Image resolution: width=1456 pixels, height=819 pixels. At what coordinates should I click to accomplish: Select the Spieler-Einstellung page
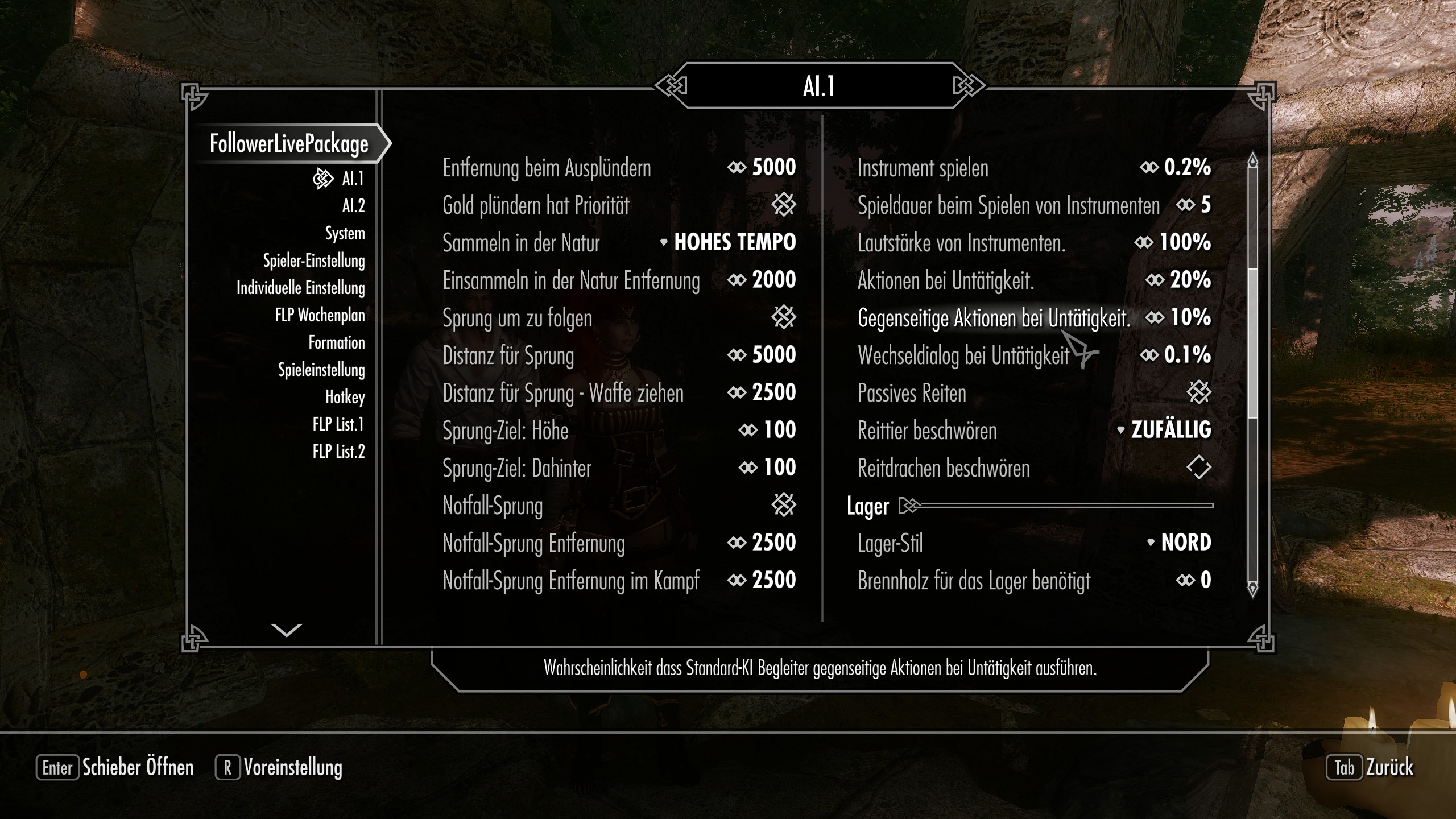tap(313, 260)
